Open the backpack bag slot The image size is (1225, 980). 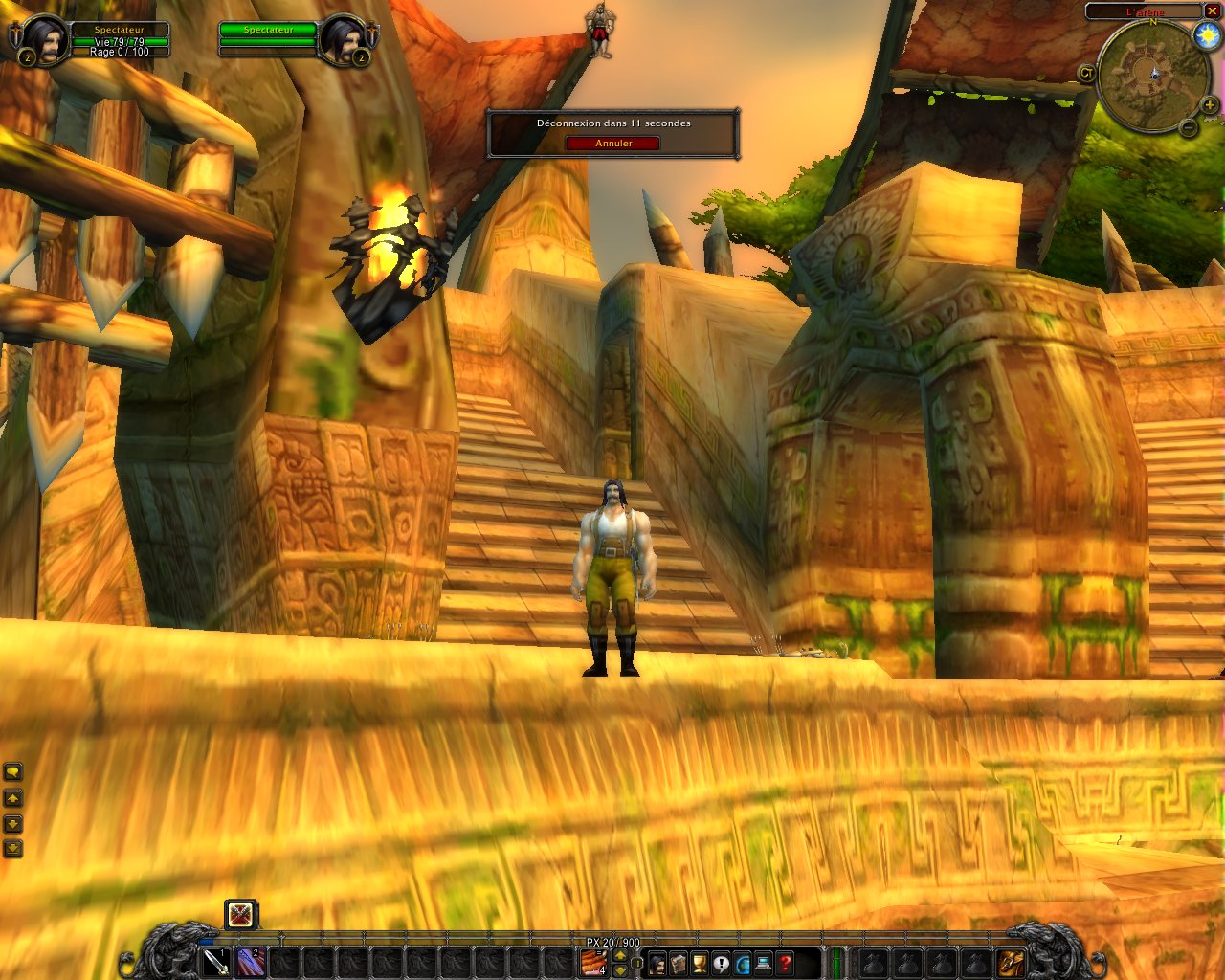coord(1011,962)
